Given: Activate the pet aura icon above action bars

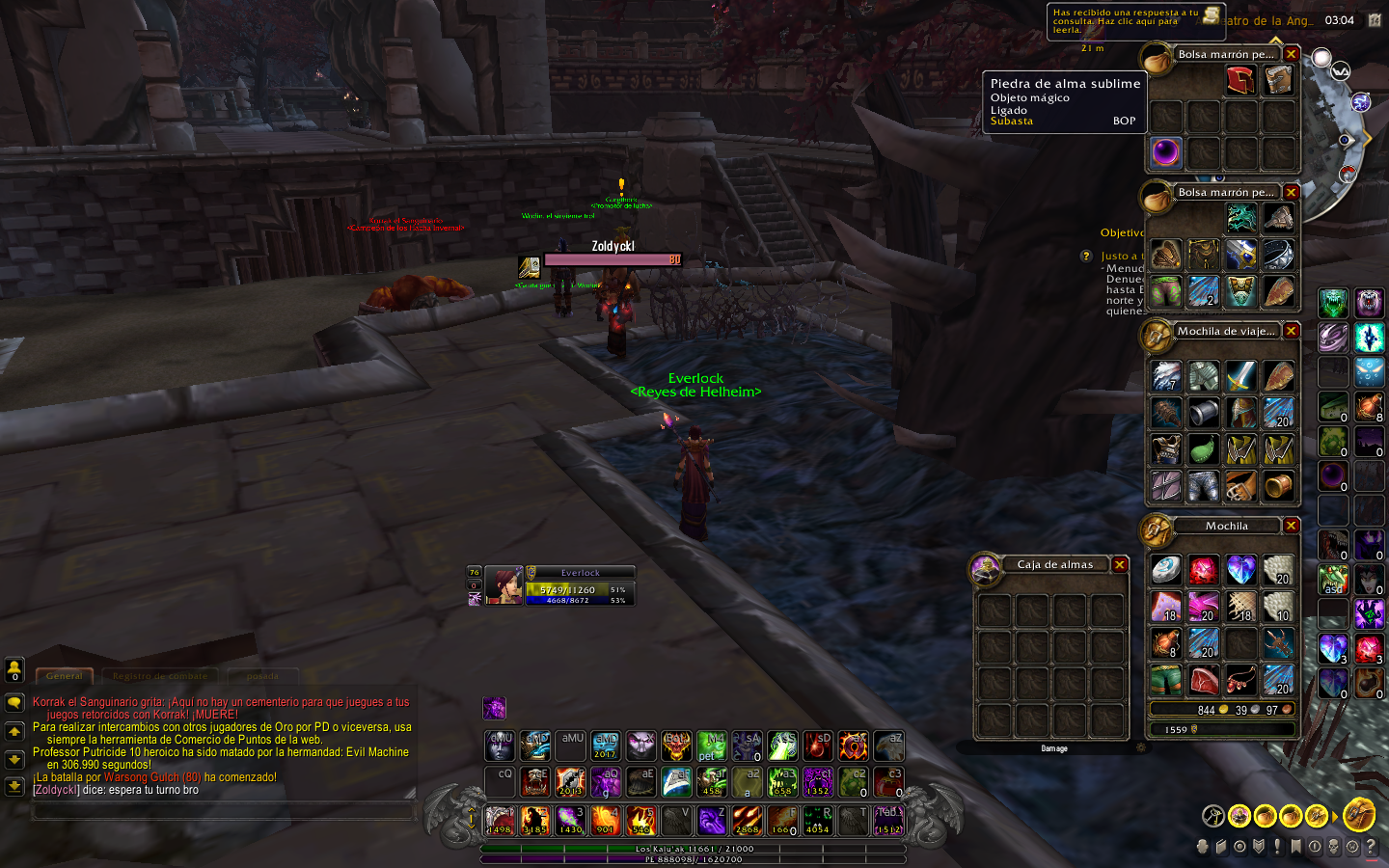Looking at the screenshot, I should 494,708.
